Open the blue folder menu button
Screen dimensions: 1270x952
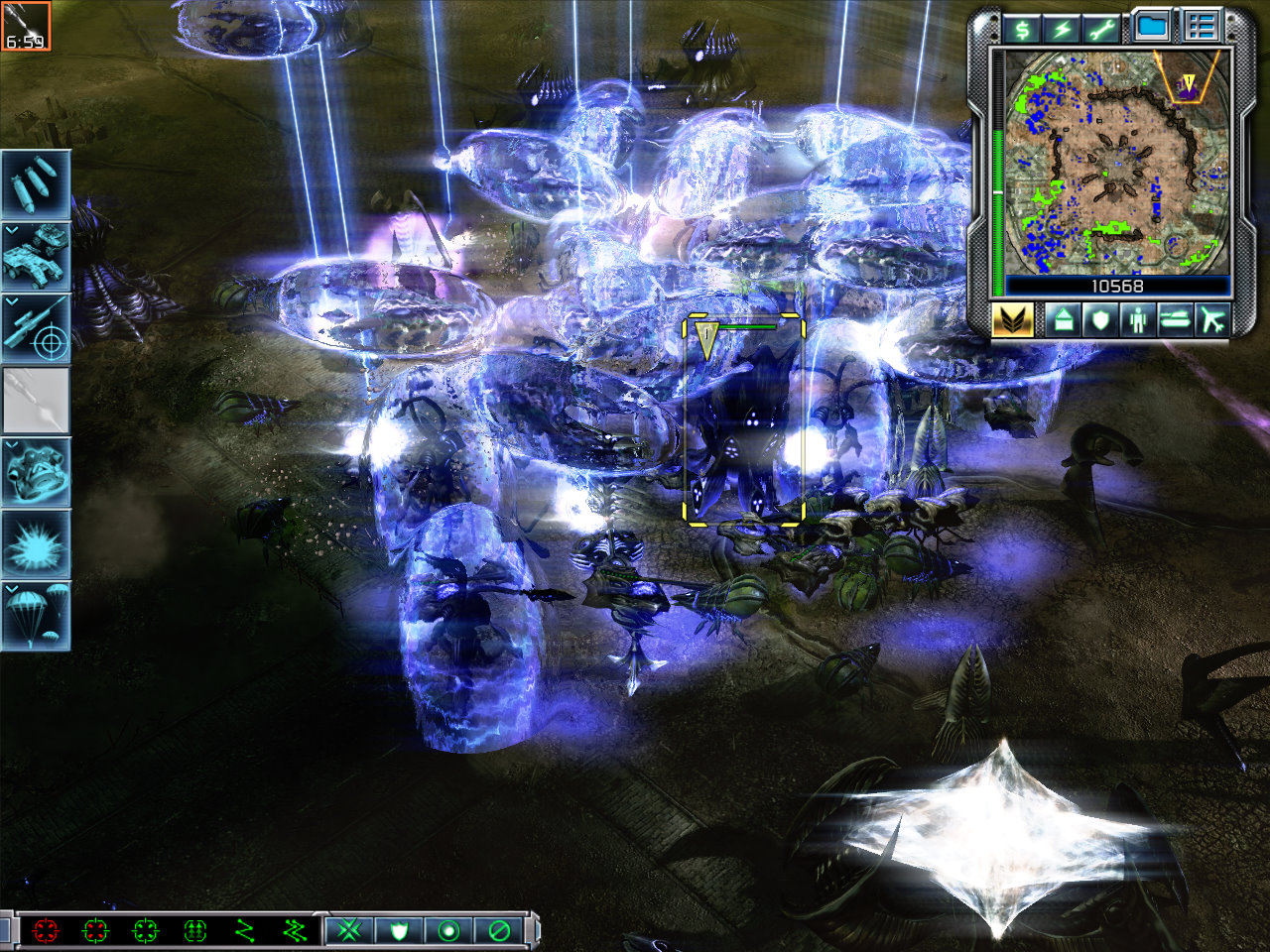tap(1152, 28)
